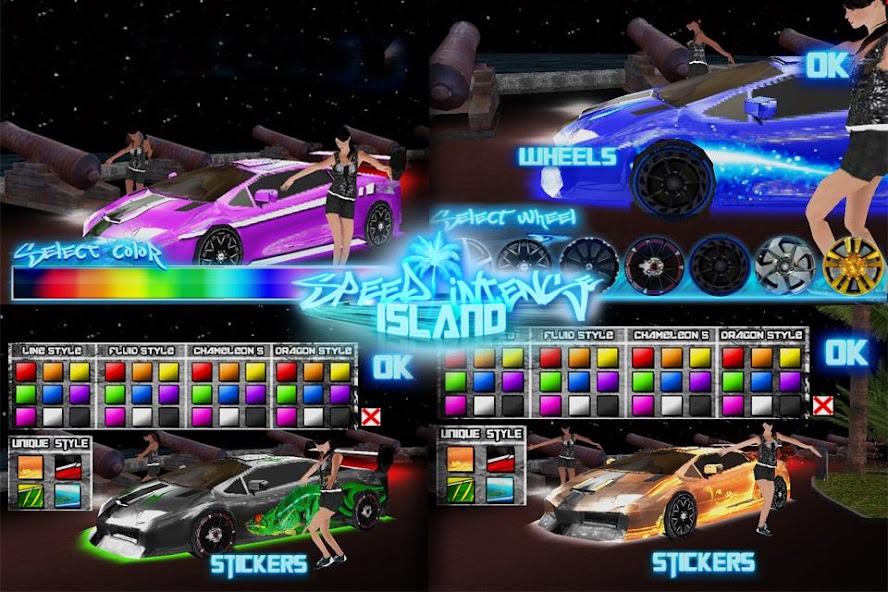Remove sticker with red X above orange car

[823, 405]
